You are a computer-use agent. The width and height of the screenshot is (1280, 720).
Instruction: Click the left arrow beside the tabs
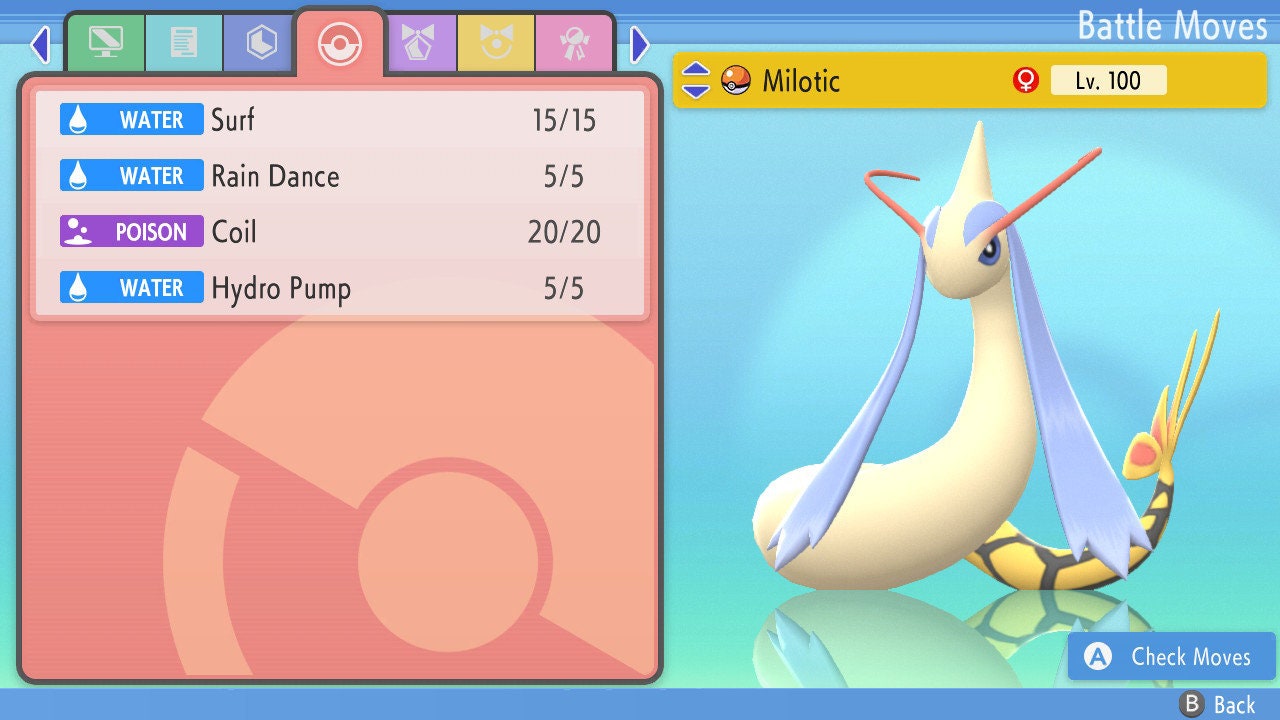(x=40, y=44)
